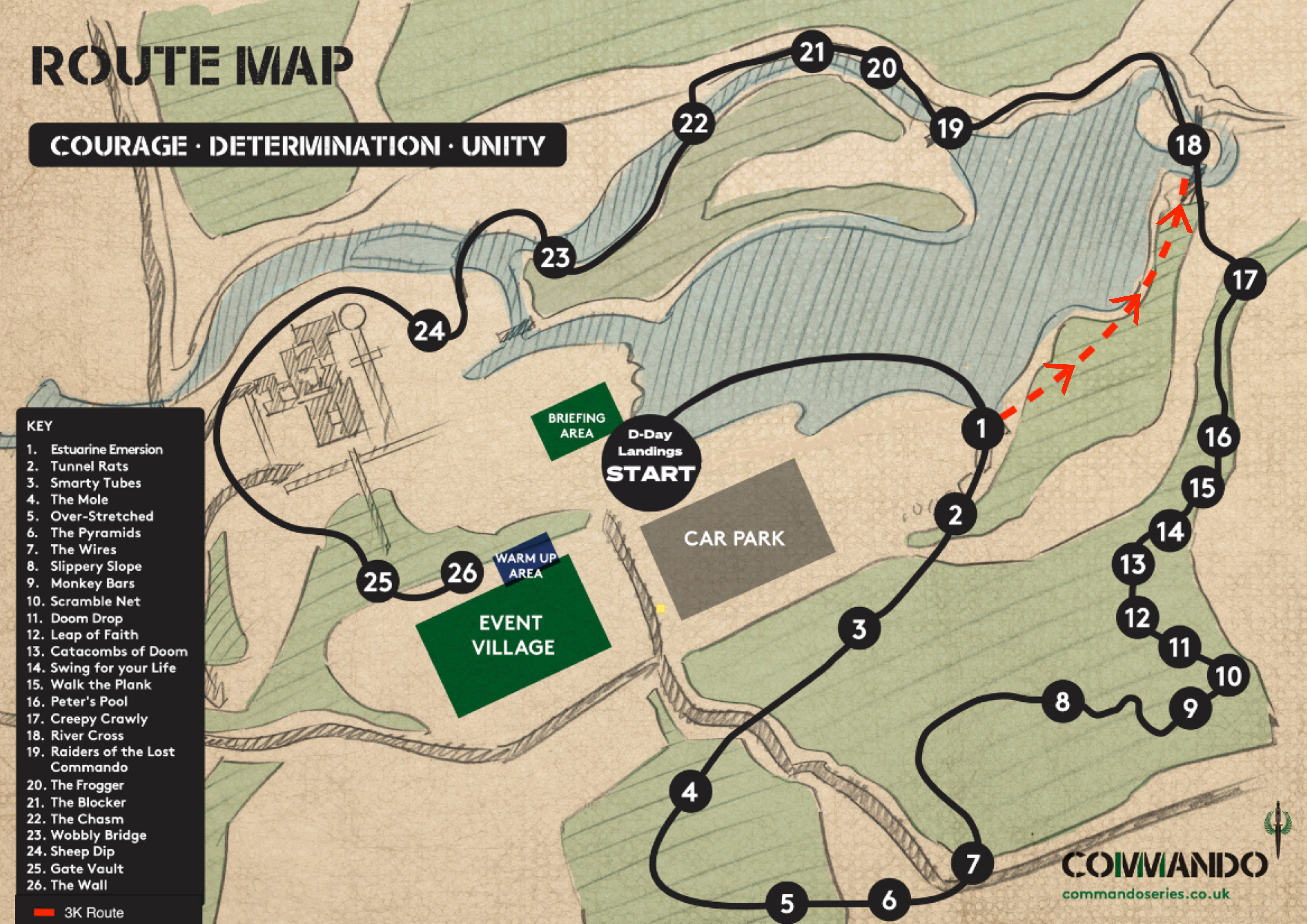
Task: Open the commandoseries.co.uk link
Action: pos(1145,894)
